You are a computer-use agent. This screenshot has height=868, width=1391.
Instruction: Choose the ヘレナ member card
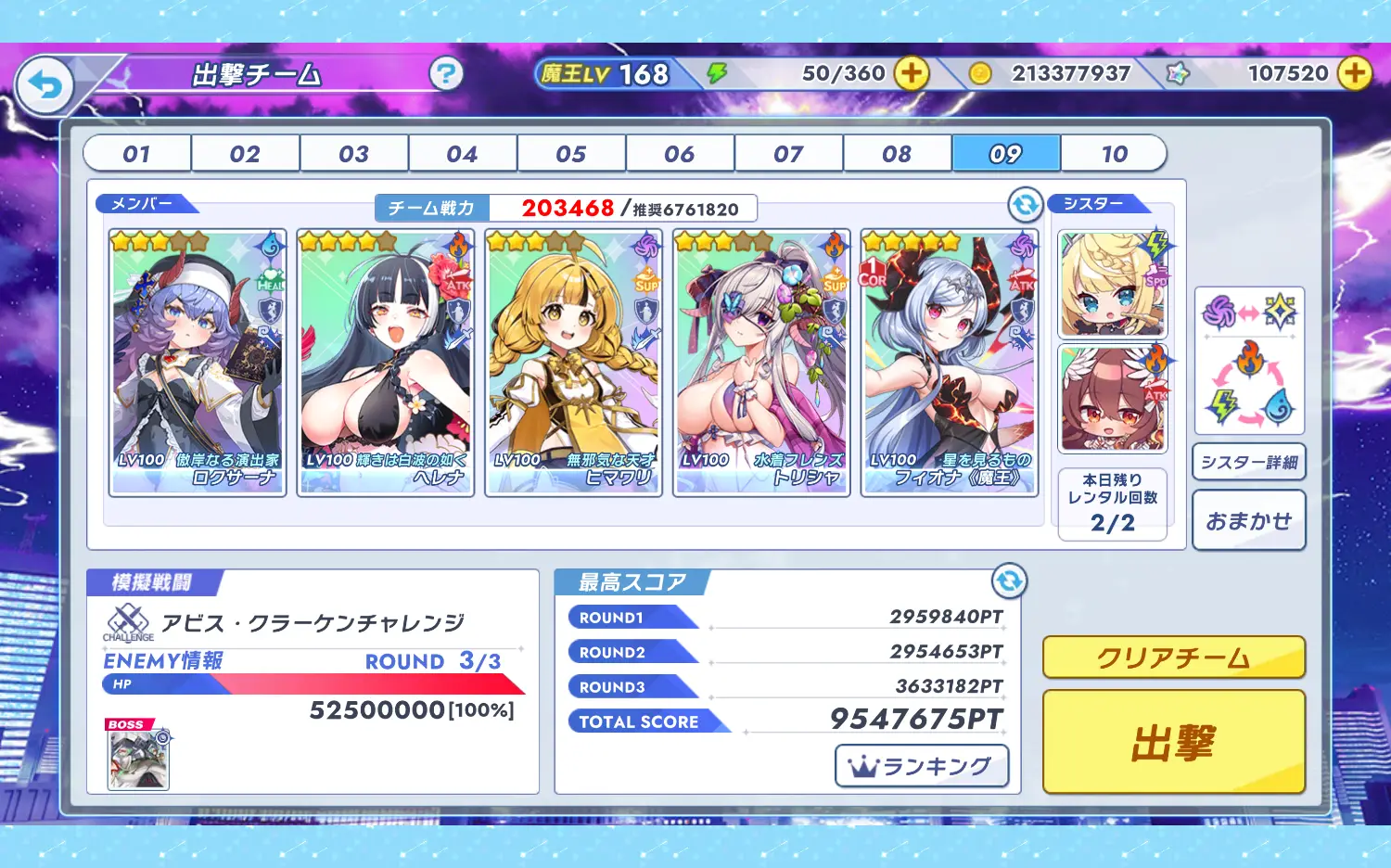pyautogui.click(x=386, y=363)
